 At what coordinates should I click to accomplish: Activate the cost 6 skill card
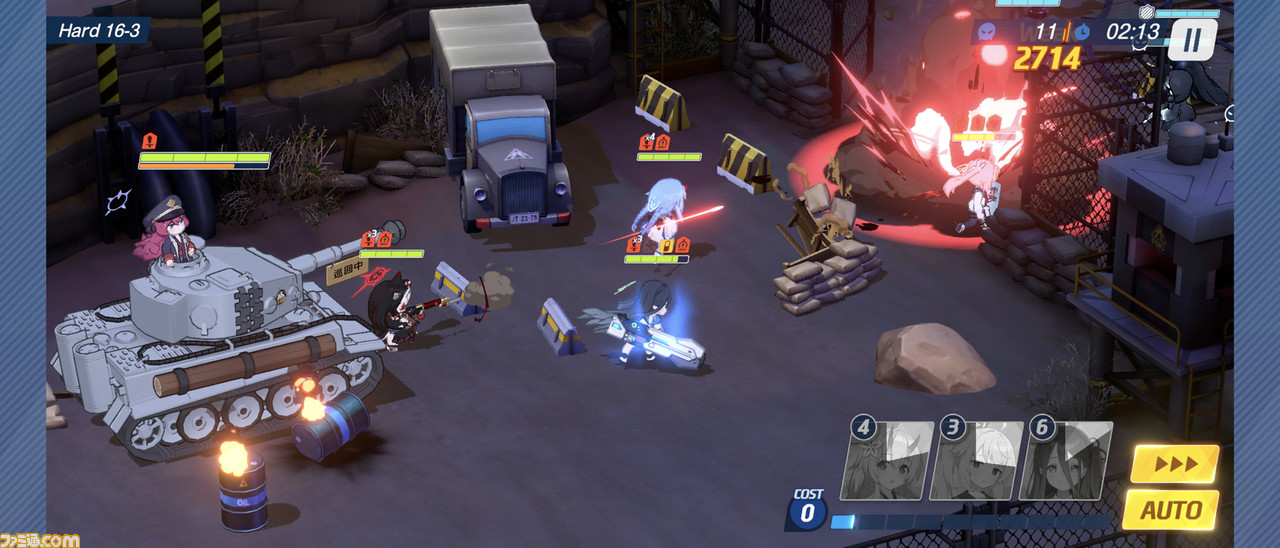tap(1065, 461)
